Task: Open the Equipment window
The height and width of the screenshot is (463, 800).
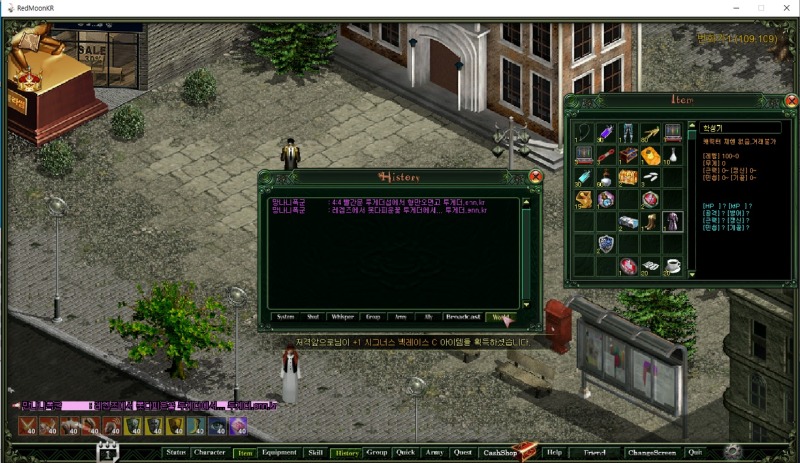Action: coord(279,452)
